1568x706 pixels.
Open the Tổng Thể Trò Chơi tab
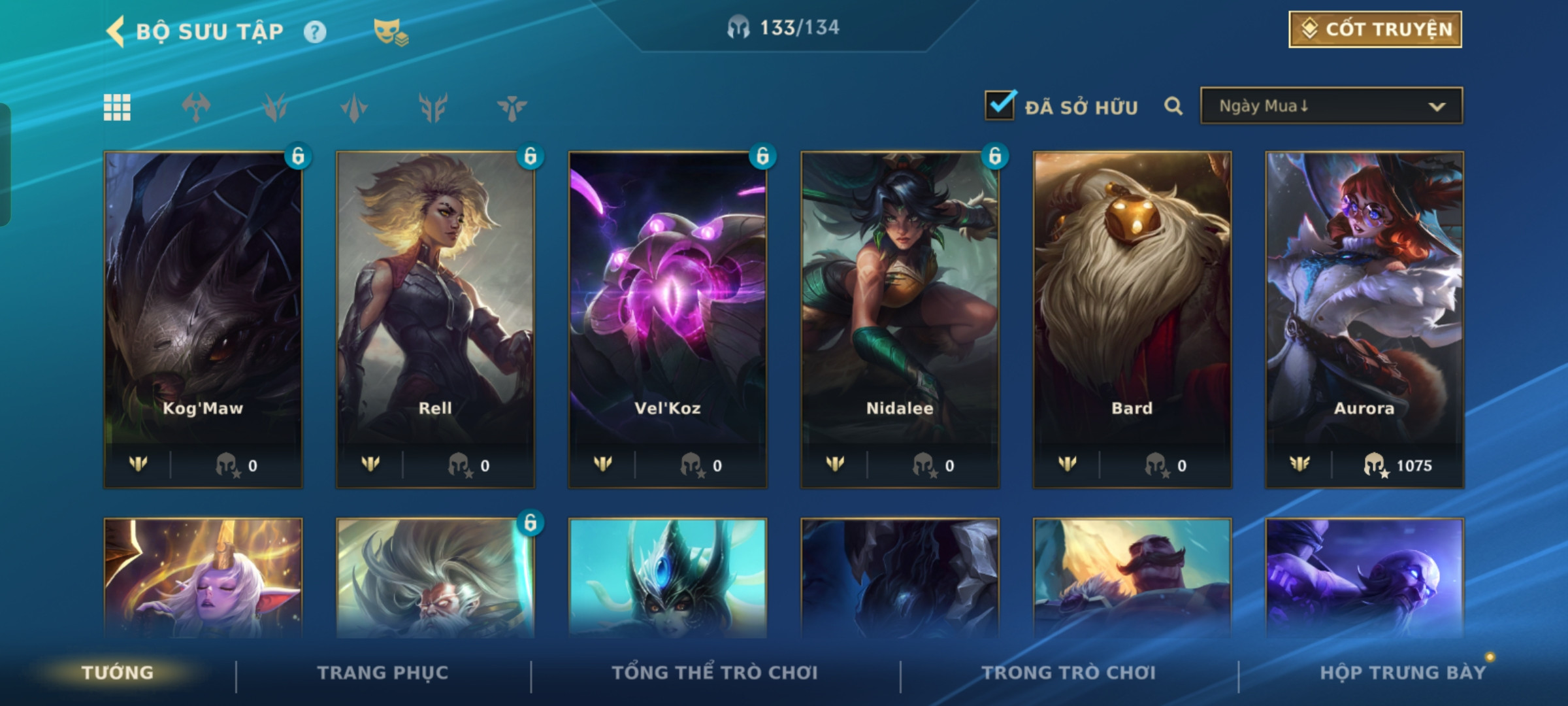point(715,673)
